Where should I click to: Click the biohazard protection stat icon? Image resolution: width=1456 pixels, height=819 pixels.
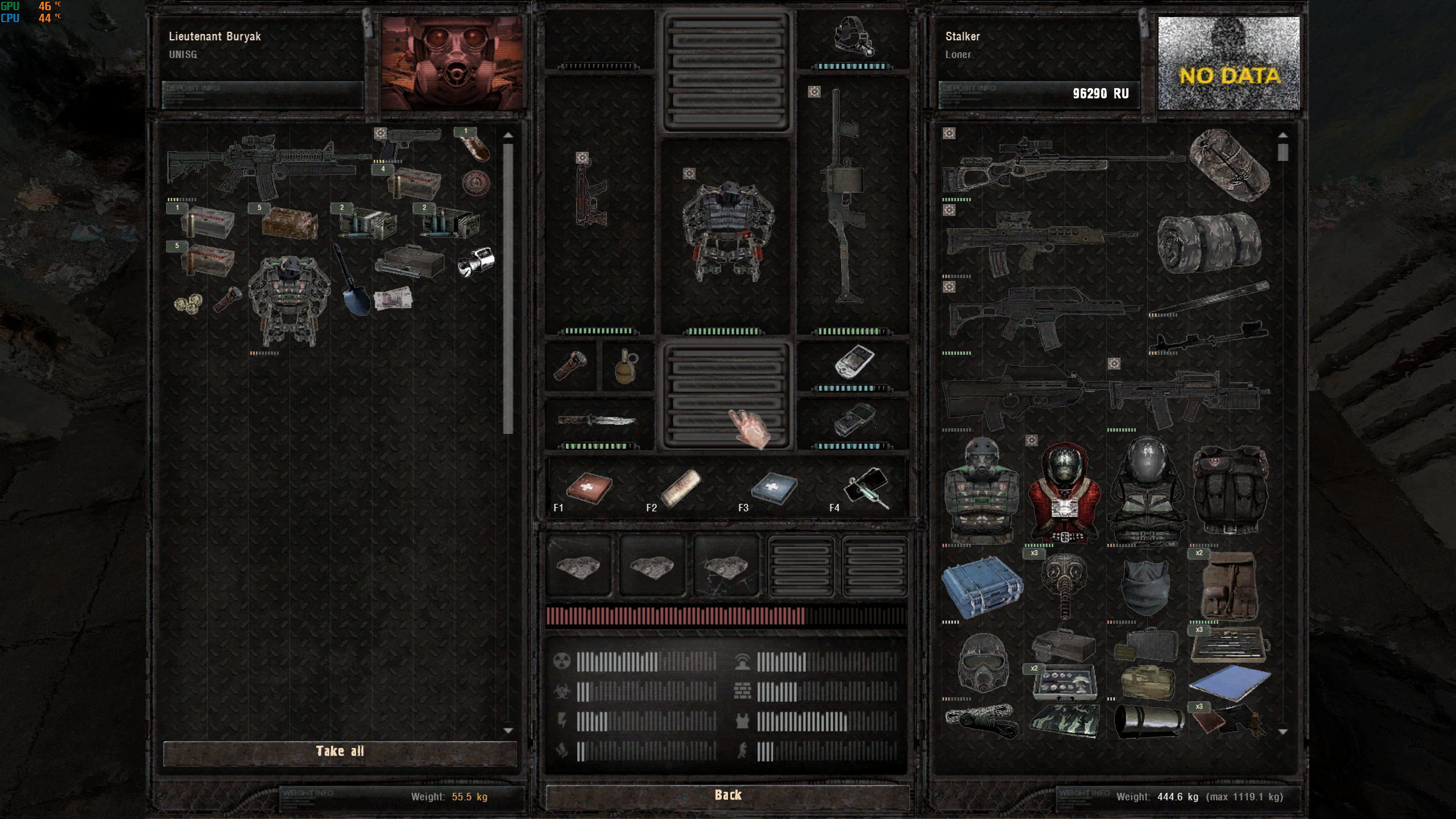(x=563, y=691)
